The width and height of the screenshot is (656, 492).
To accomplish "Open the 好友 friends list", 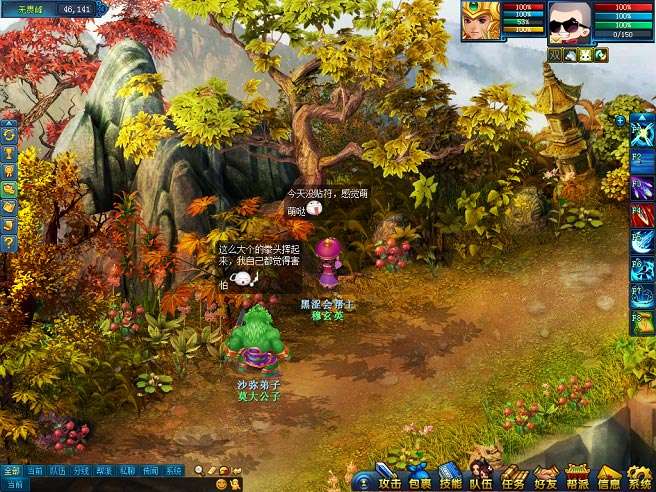I will [x=546, y=481].
